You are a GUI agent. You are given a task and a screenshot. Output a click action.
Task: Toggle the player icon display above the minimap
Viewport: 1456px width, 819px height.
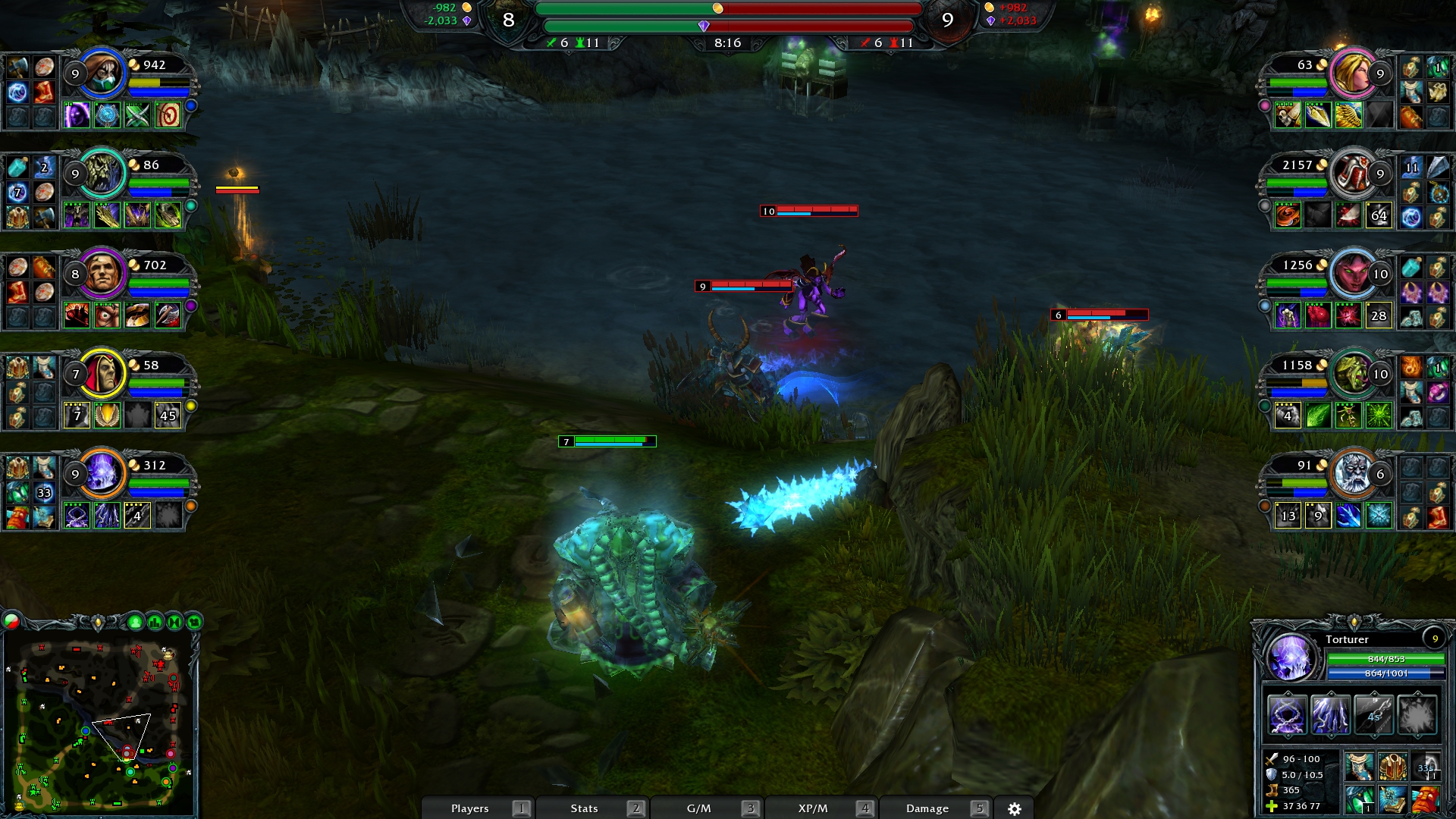click(136, 622)
